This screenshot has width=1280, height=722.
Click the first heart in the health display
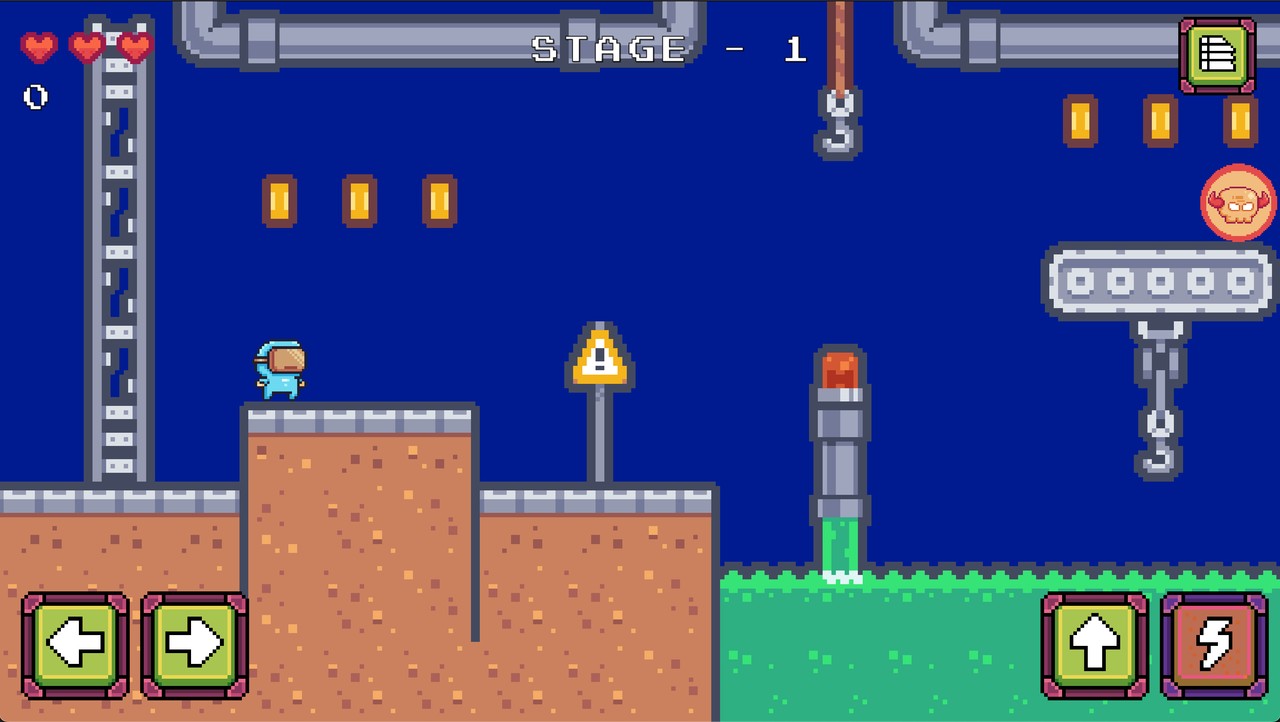coord(38,46)
